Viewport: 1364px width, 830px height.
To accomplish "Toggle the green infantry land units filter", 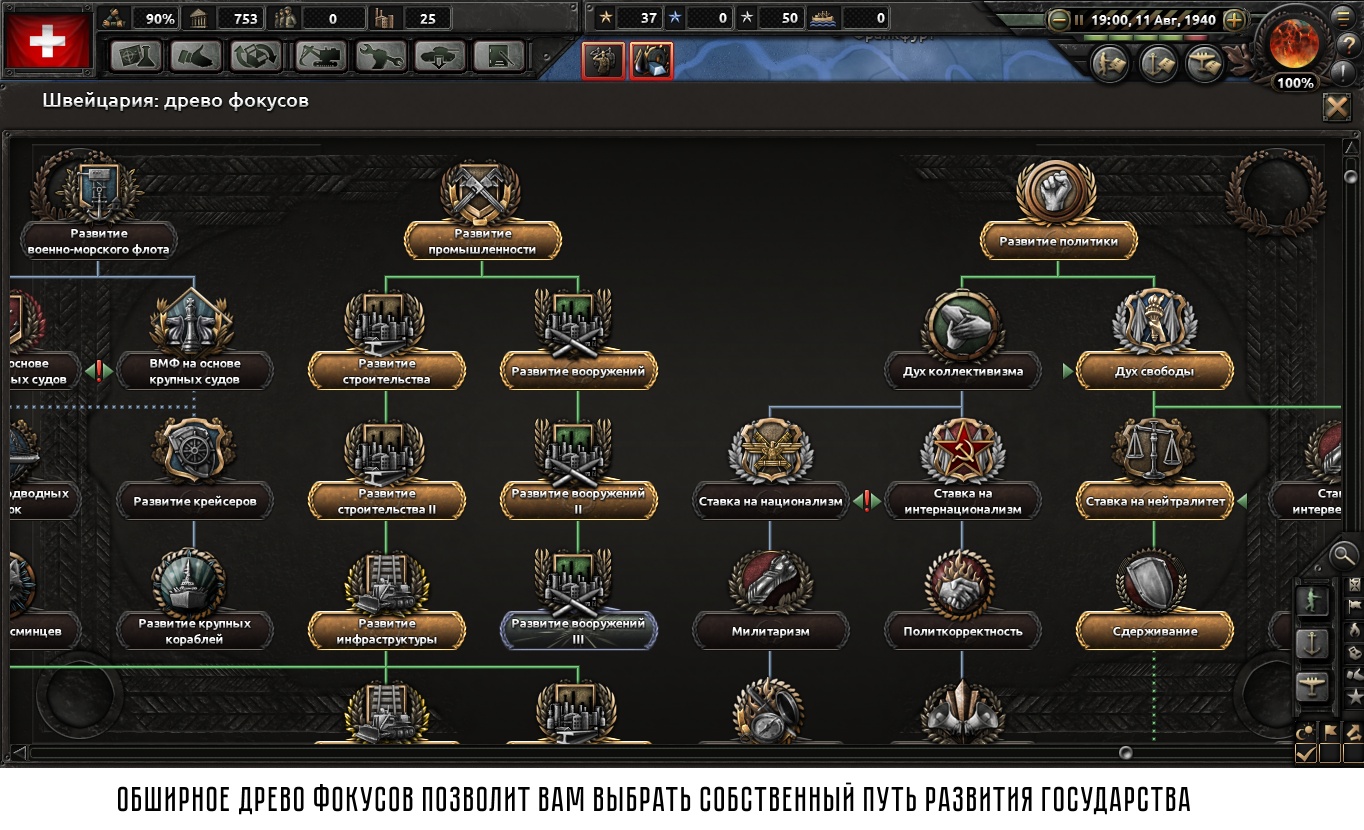I will coord(1313,600).
